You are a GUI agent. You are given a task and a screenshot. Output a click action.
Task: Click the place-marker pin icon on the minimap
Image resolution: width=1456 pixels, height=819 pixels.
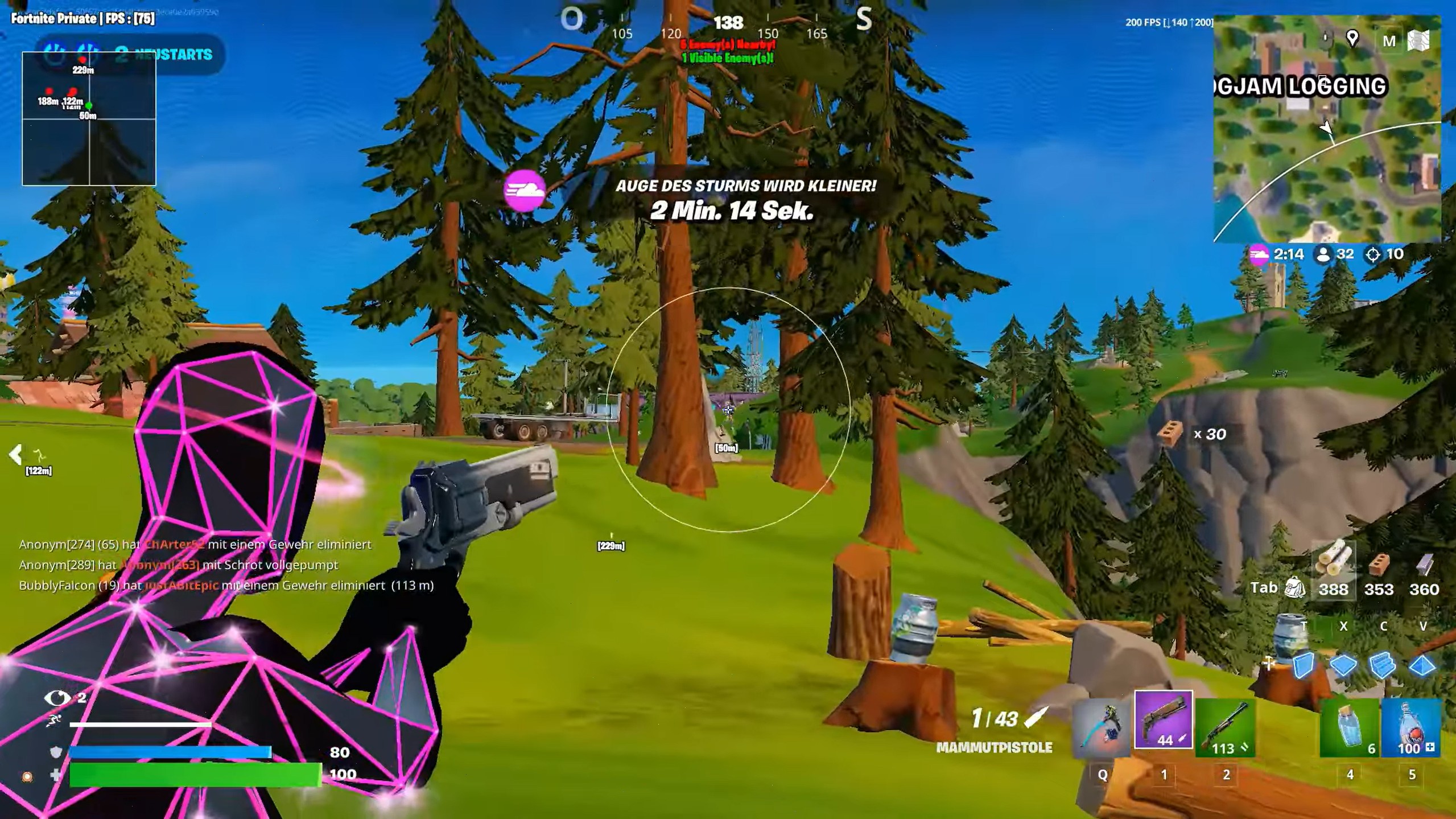[x=1352, y=38]
